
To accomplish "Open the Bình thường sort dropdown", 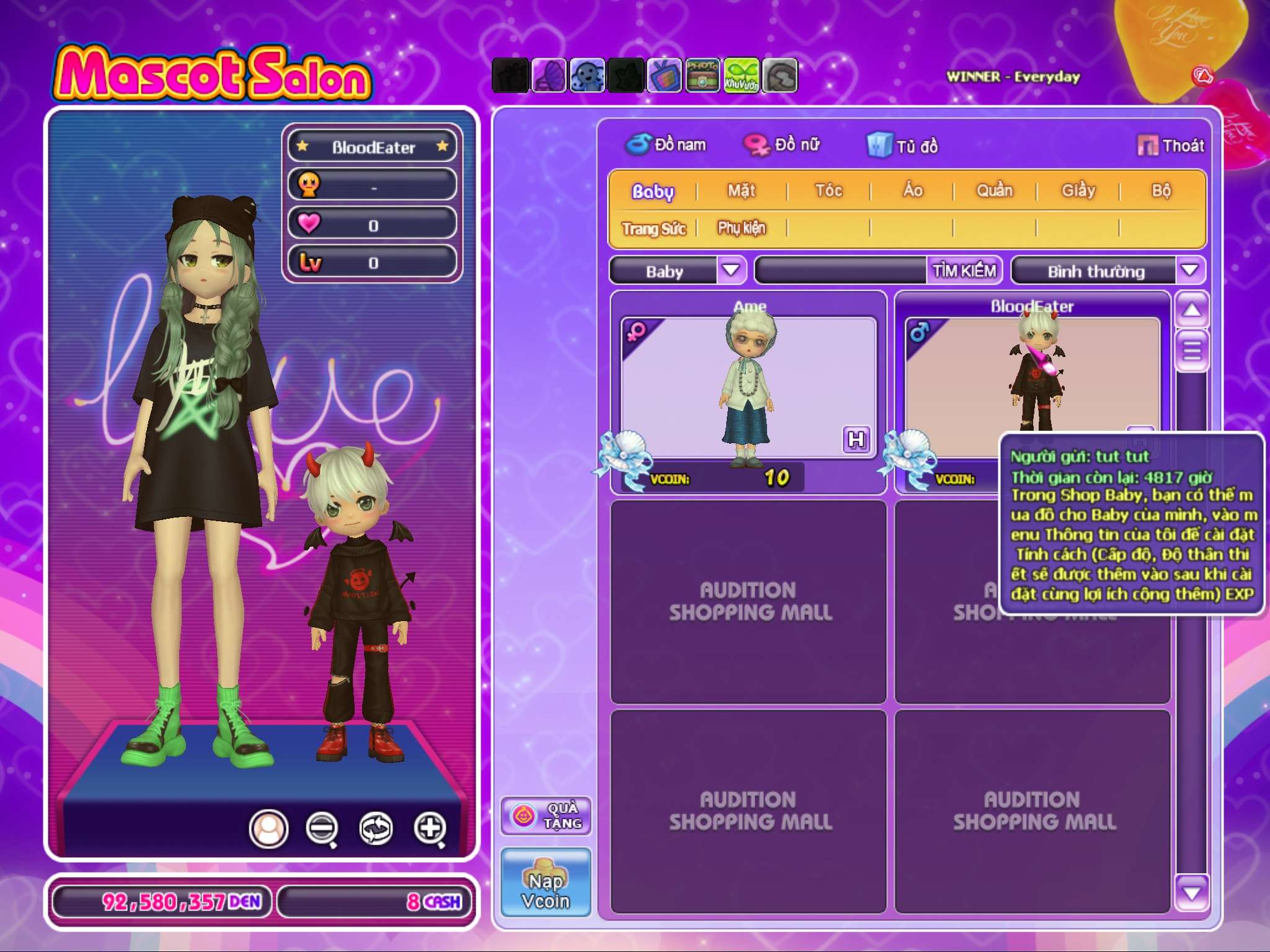I will 1189,271.
